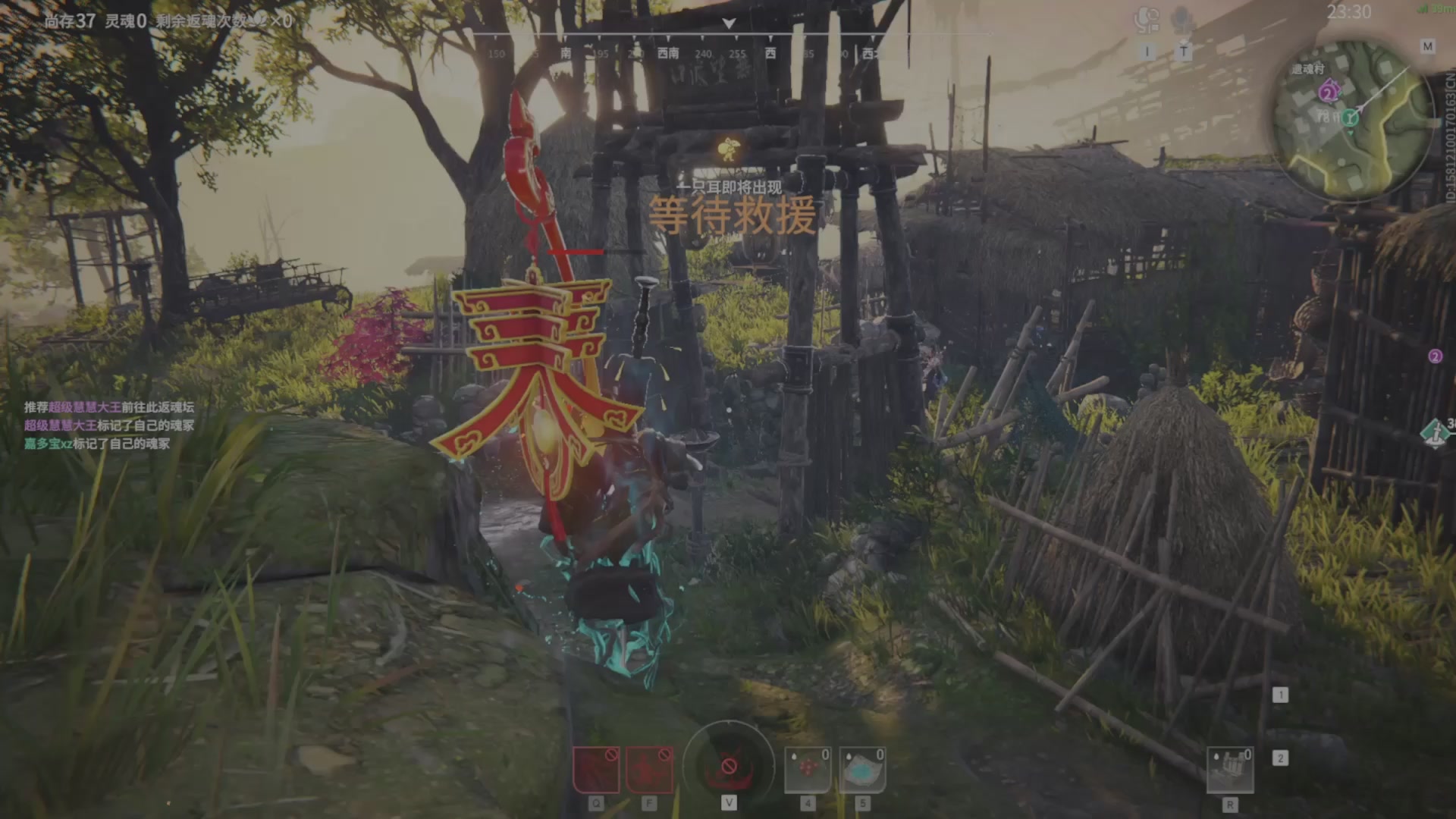
Task: Select the repair kit item slot
Action: click(1229, 770)
